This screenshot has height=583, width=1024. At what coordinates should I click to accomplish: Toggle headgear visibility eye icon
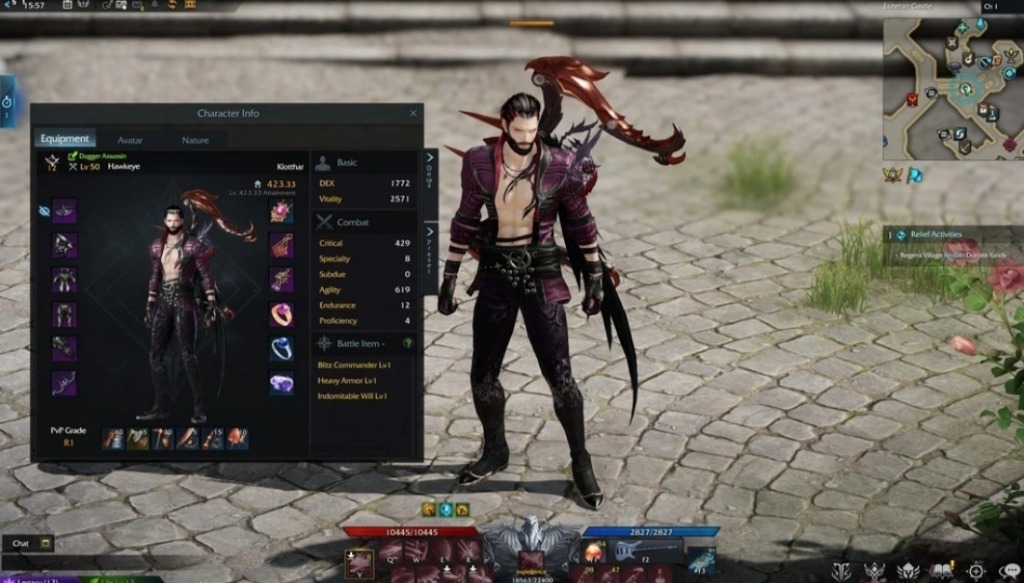(x=44, y=211)
